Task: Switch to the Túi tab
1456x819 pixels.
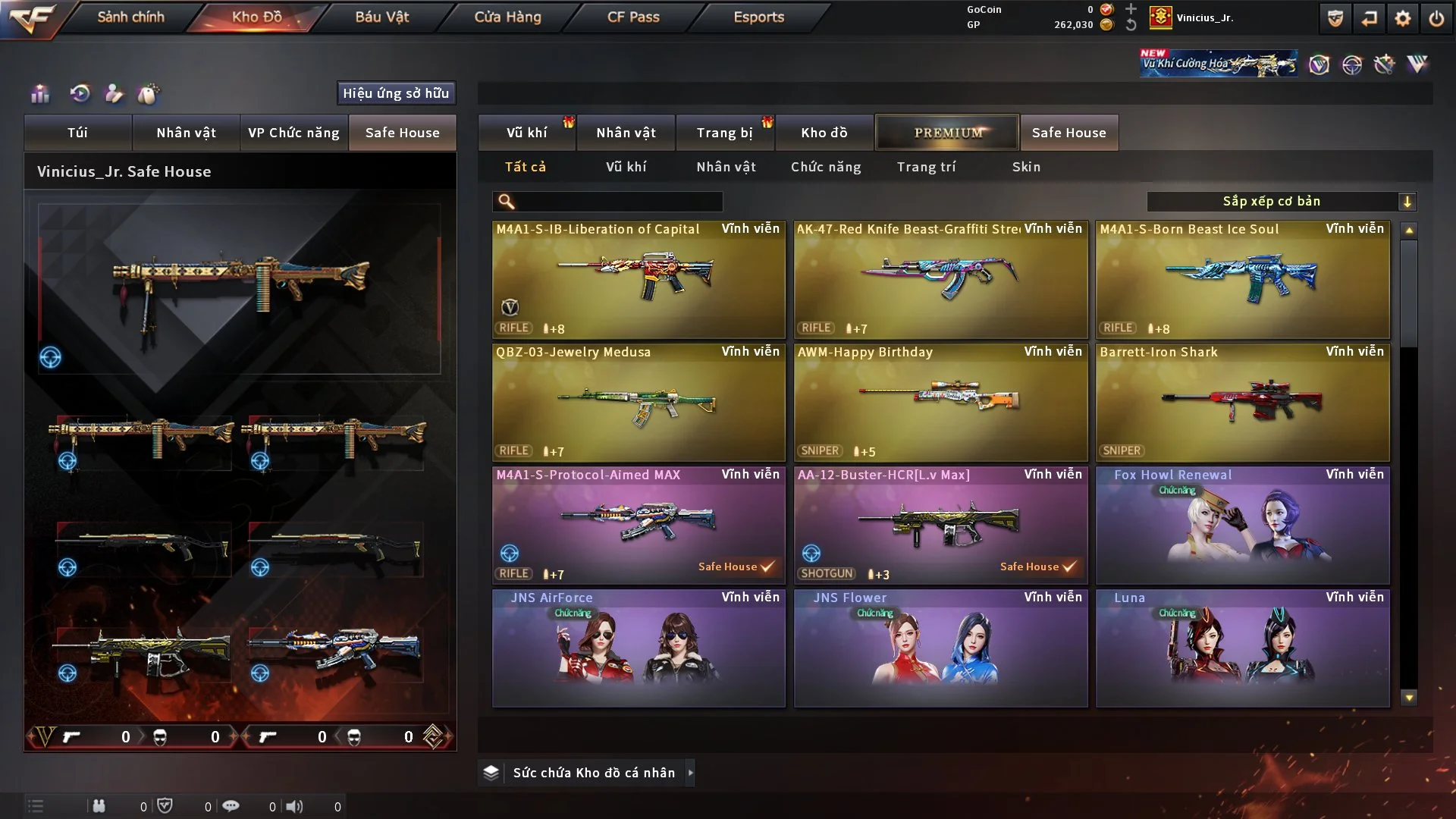Action: click(x=77, y=133)
